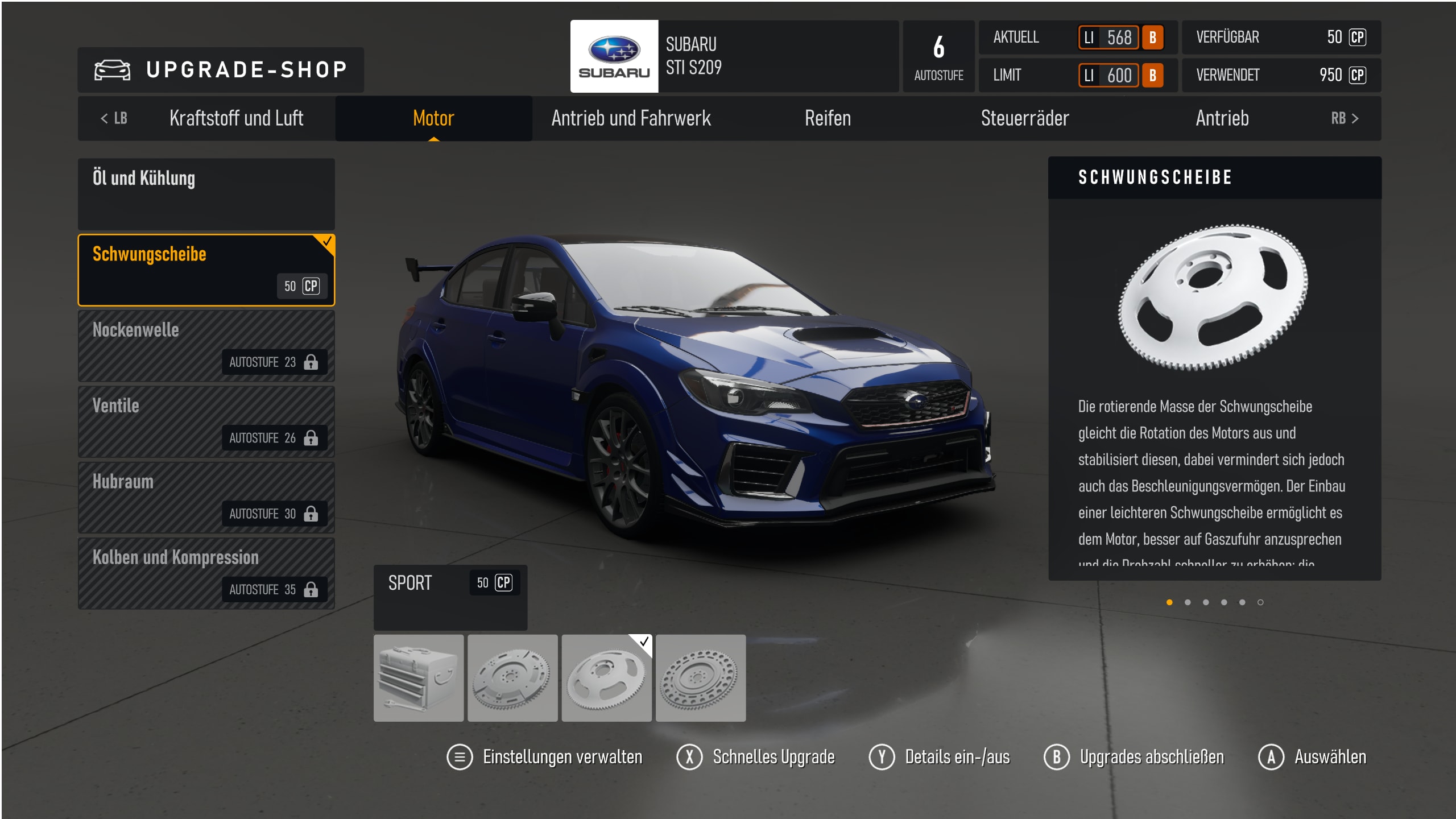Image resolution: width=1456 pixels, height=819 pixels.
Task: Select the Motor tab
Action: click(433, 118)
